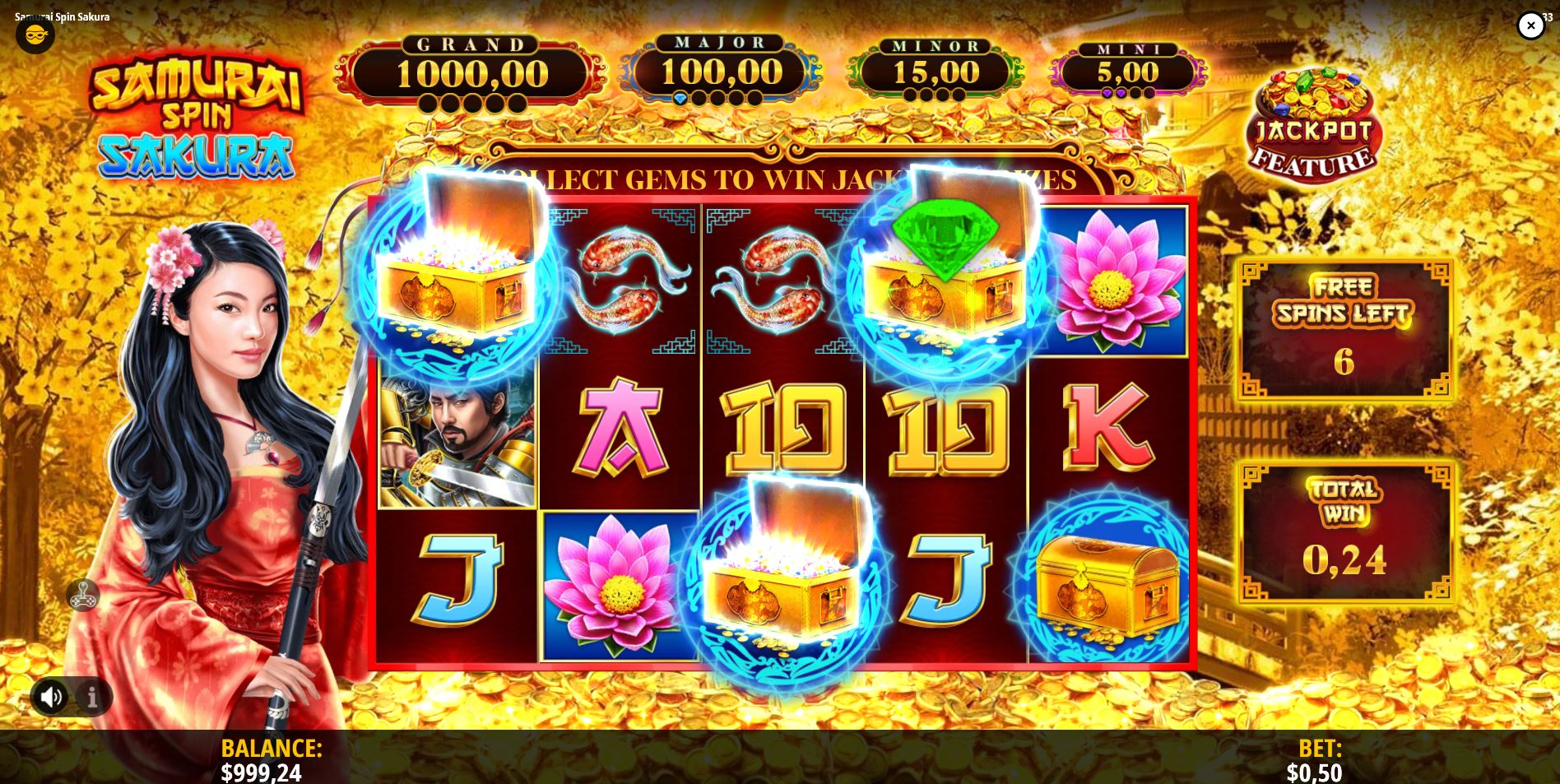Close the game with the X button
1560x784 pixels.
pyautogui.click(x=1531, y=26)
